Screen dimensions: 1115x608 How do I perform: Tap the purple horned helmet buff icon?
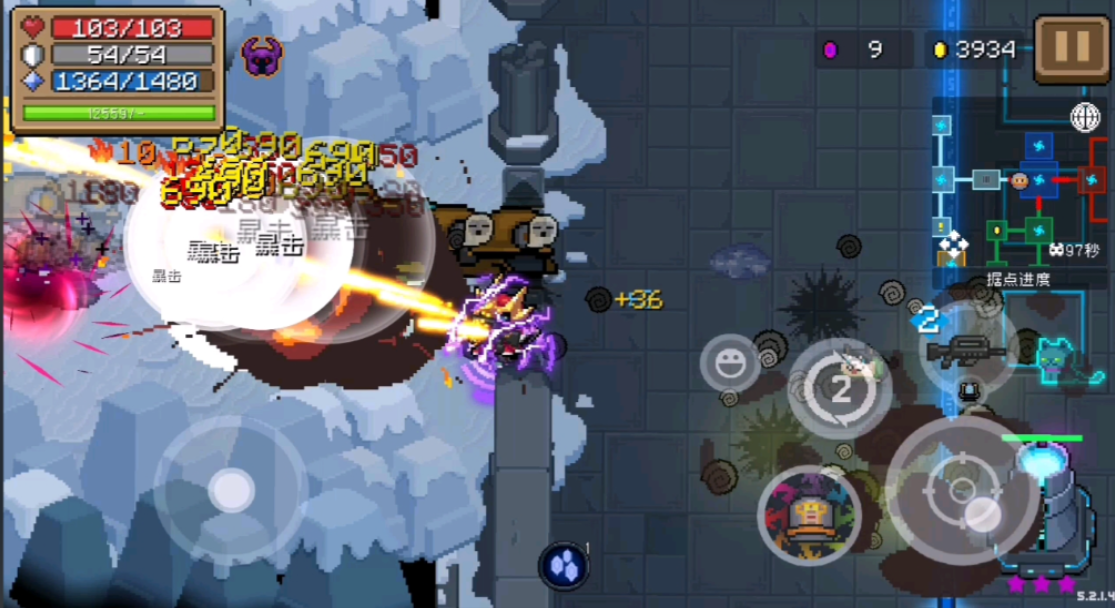(x=262, y=58)
